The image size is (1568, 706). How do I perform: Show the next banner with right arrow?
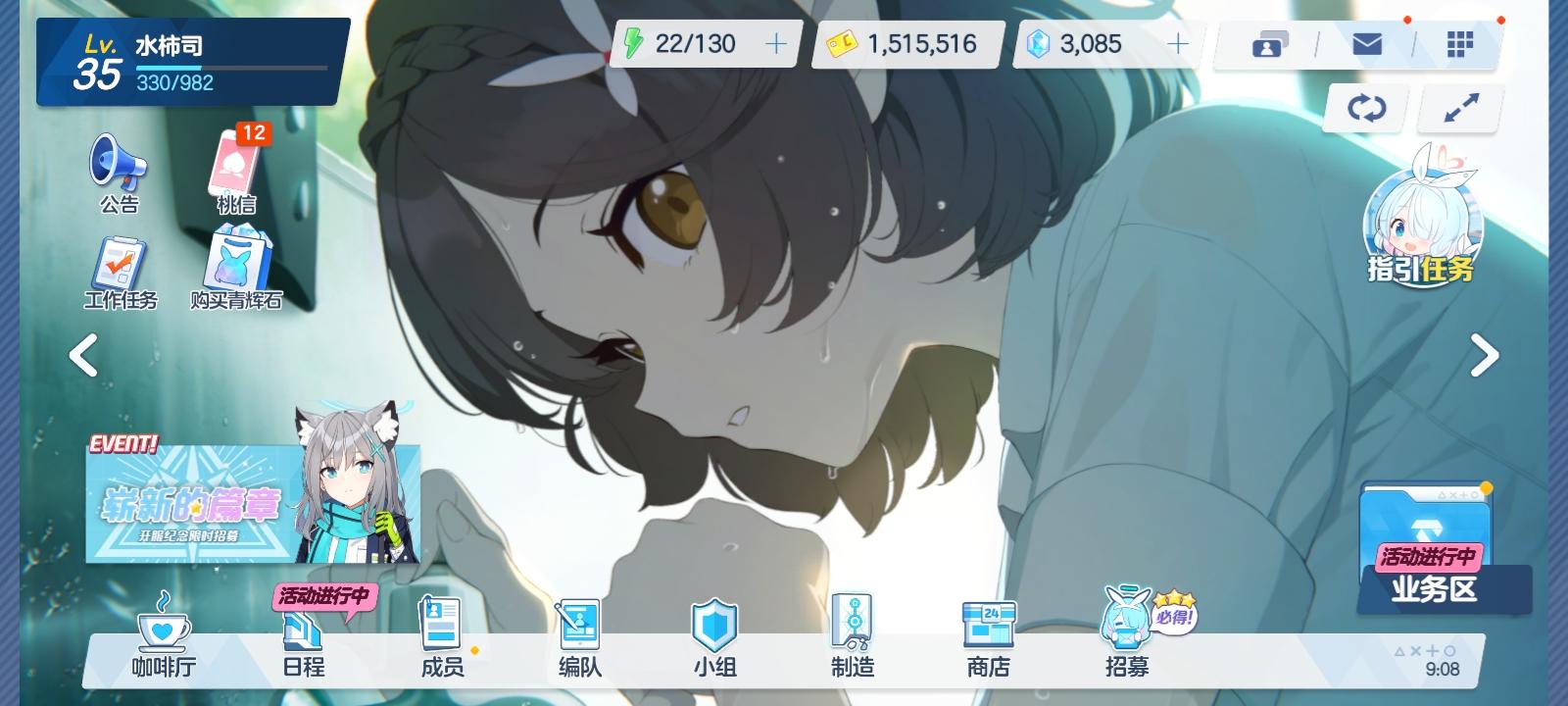click(1484, 356)
